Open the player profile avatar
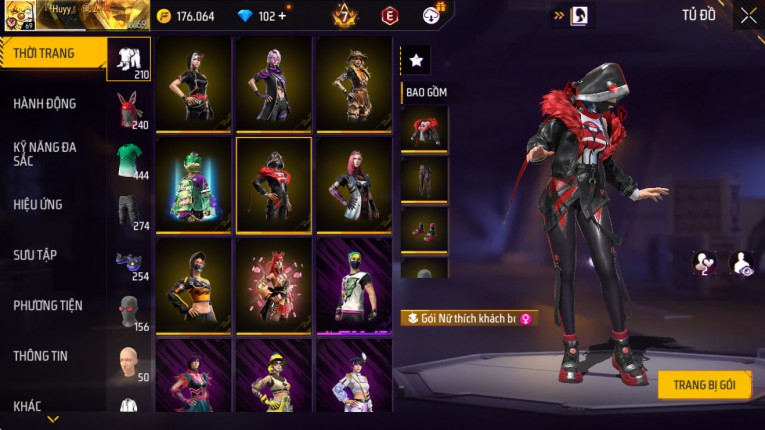 23,15
